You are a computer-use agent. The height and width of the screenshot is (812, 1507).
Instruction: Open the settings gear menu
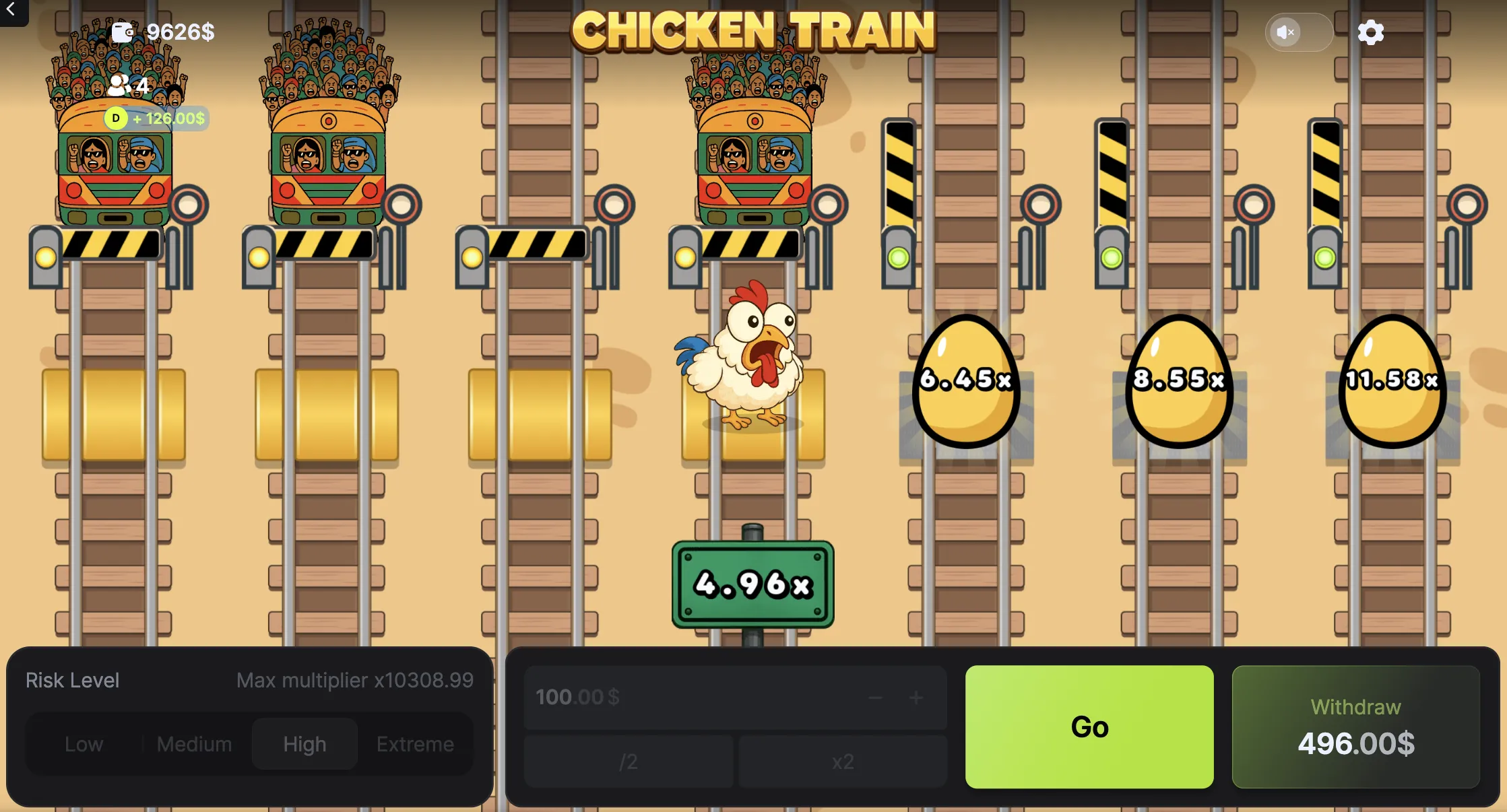pos(1370,32)
